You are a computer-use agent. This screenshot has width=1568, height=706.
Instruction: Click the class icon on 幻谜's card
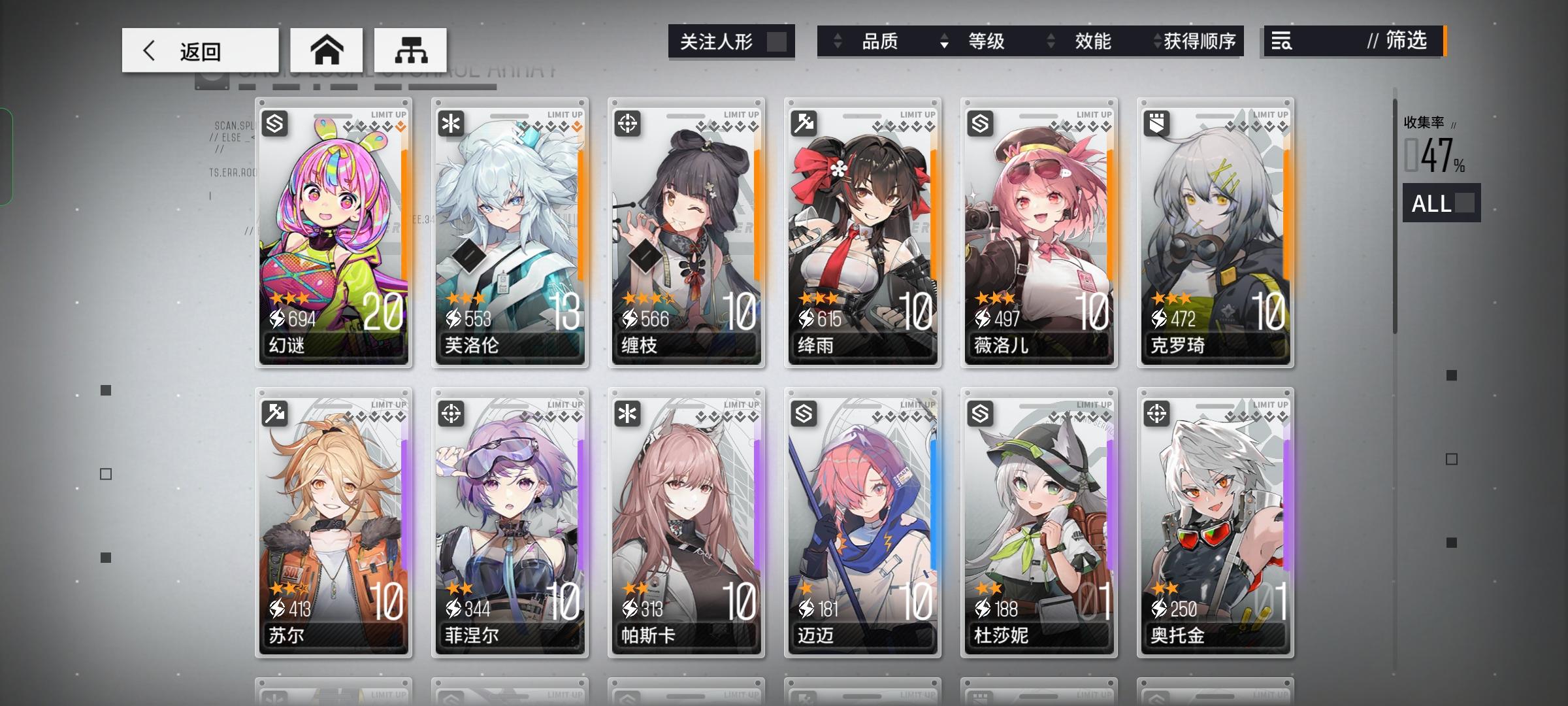tap(273, 124)
